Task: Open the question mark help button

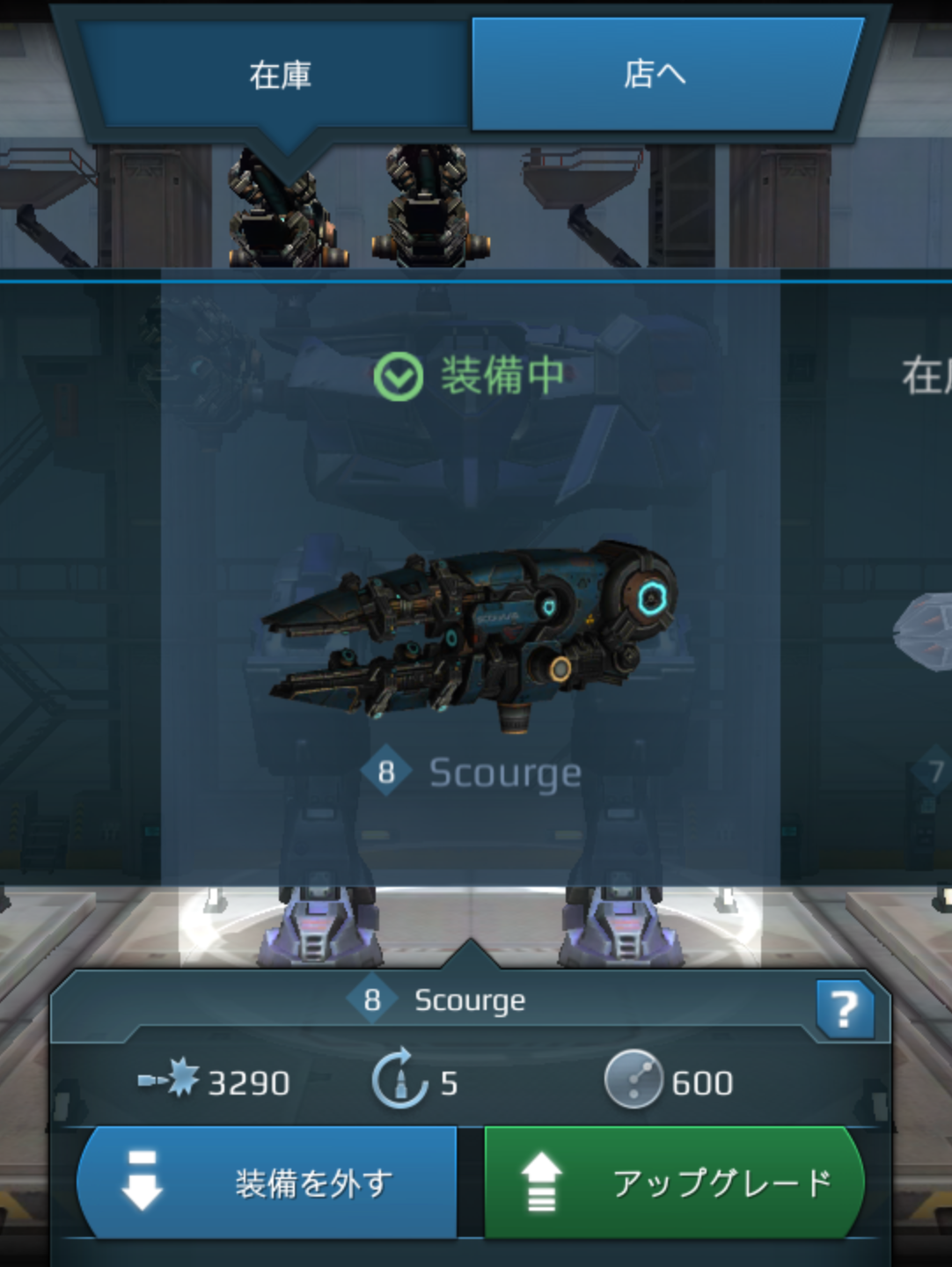Action: click(844, 1009)
